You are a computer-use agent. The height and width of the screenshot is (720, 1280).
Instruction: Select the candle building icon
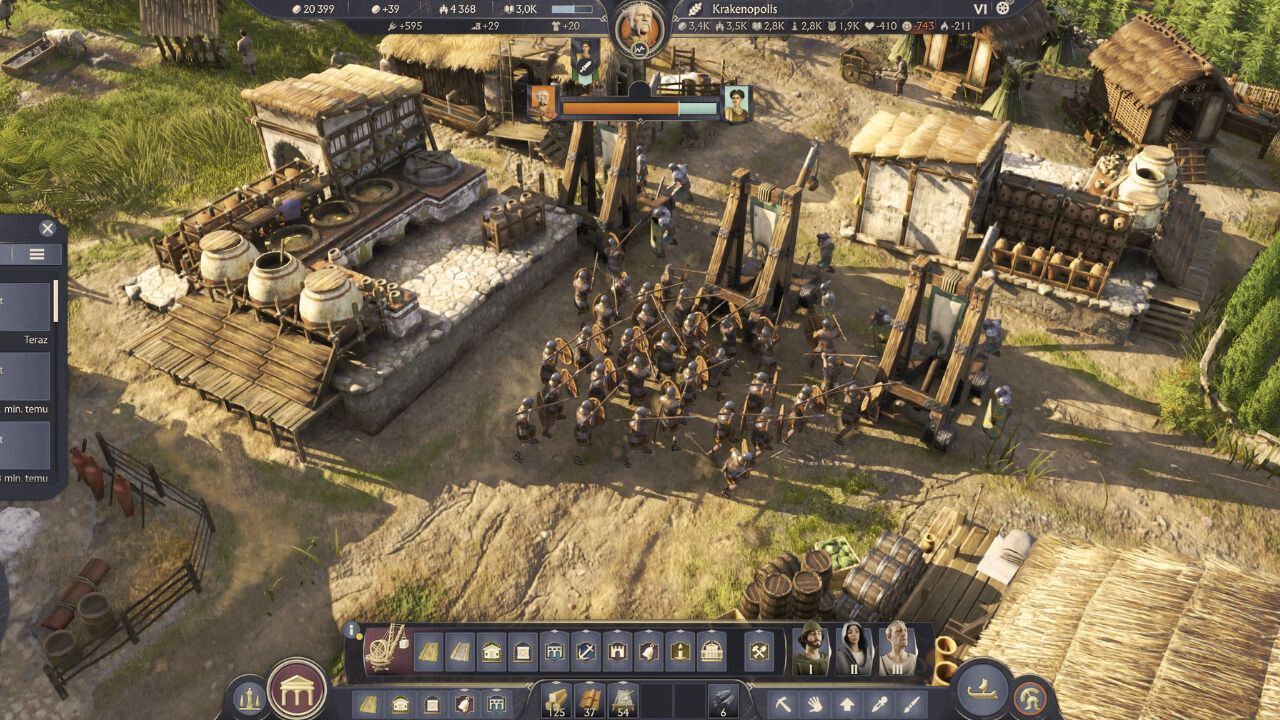pyautogui.click(x=680, y=651)
